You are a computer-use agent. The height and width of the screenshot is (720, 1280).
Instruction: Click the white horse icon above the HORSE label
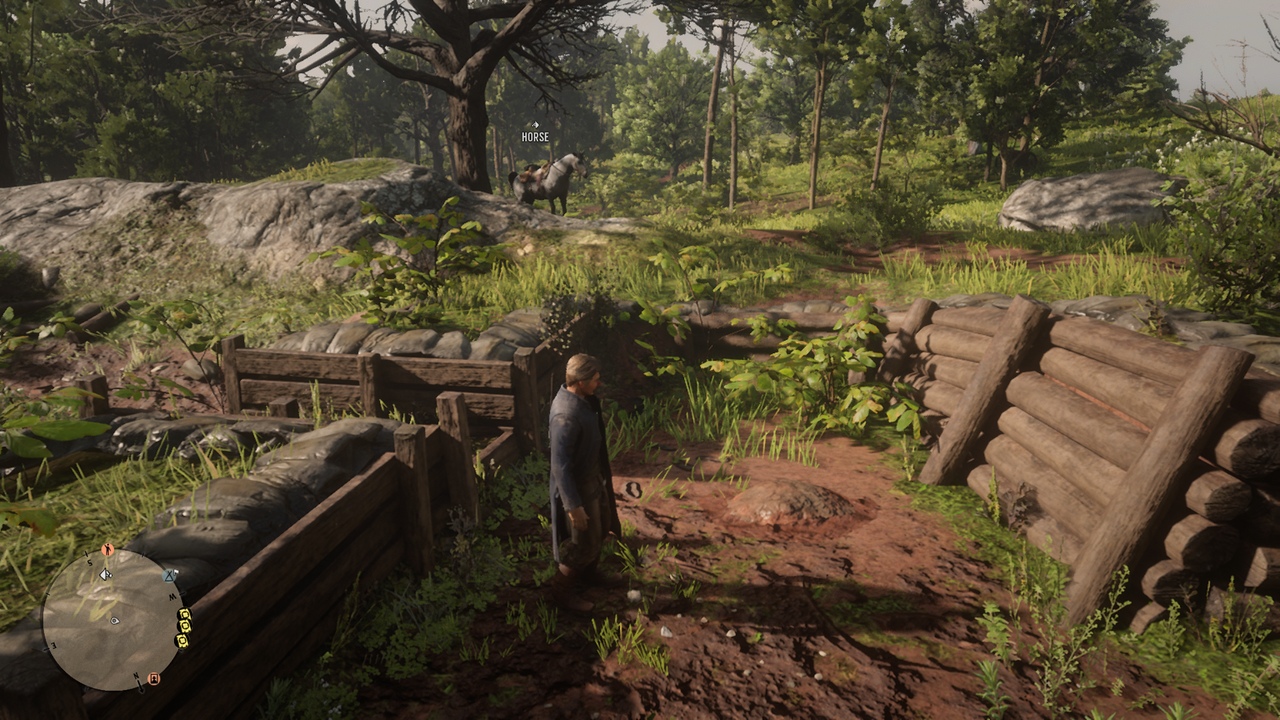535,126
